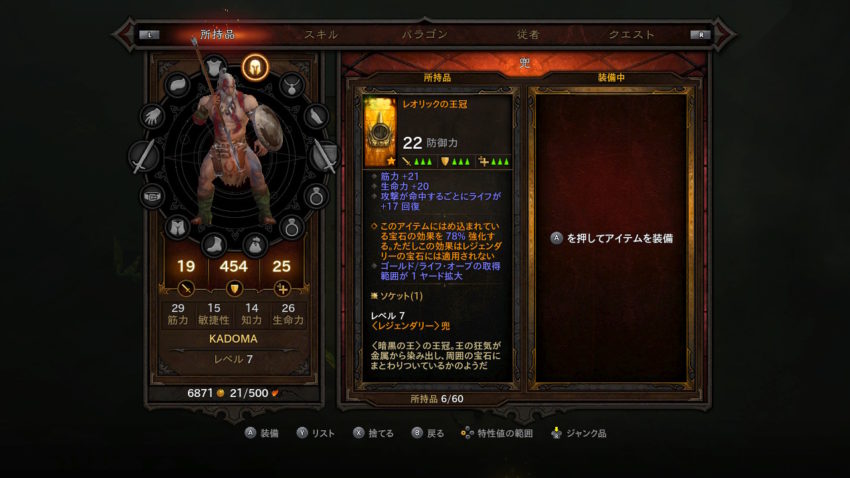Switch to the 所持品 tab

217,34
